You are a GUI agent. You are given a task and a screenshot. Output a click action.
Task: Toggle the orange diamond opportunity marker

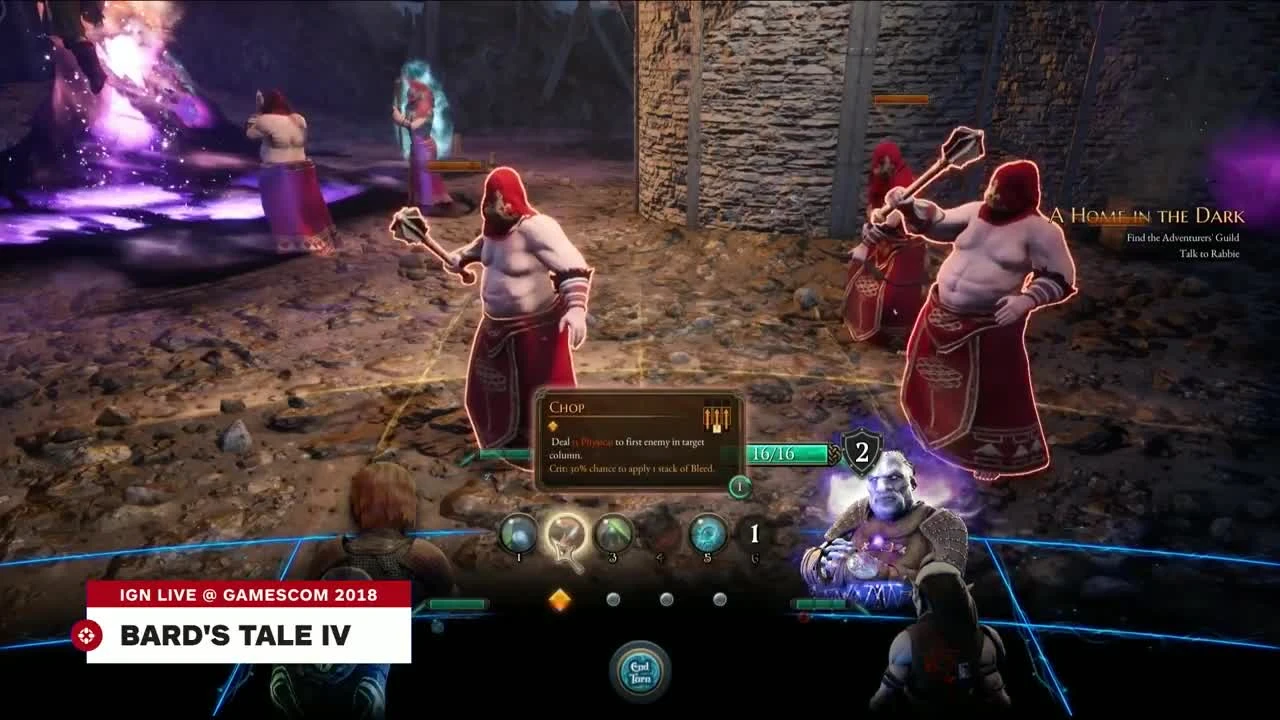[x=560, y=599]
